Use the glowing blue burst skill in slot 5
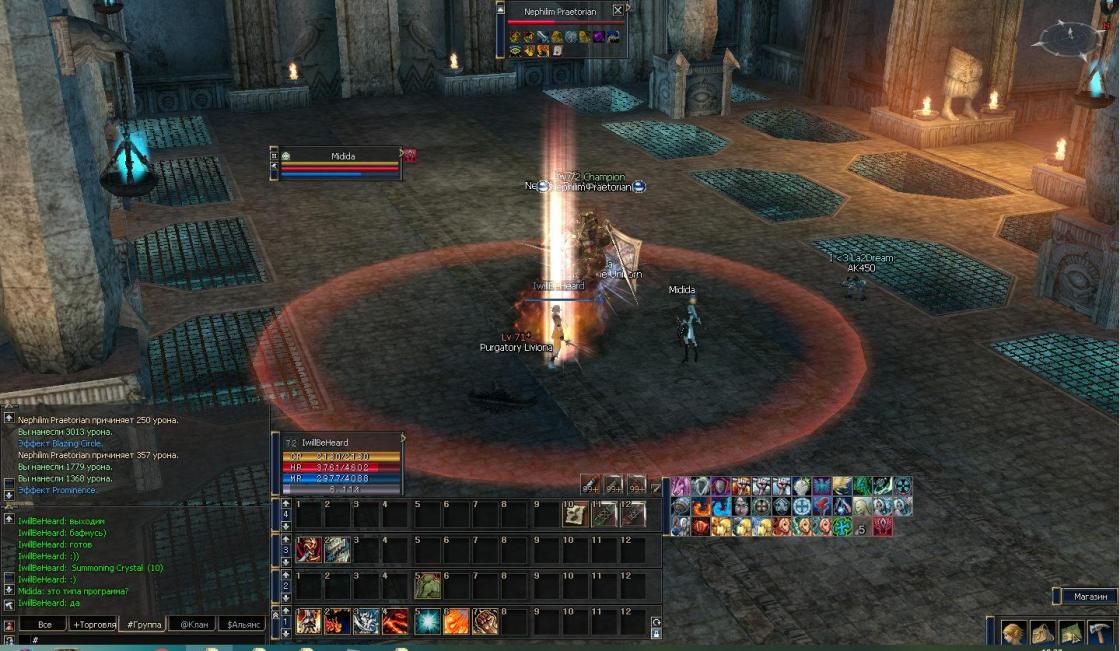 pyautogui.click(x=428, y=621)
